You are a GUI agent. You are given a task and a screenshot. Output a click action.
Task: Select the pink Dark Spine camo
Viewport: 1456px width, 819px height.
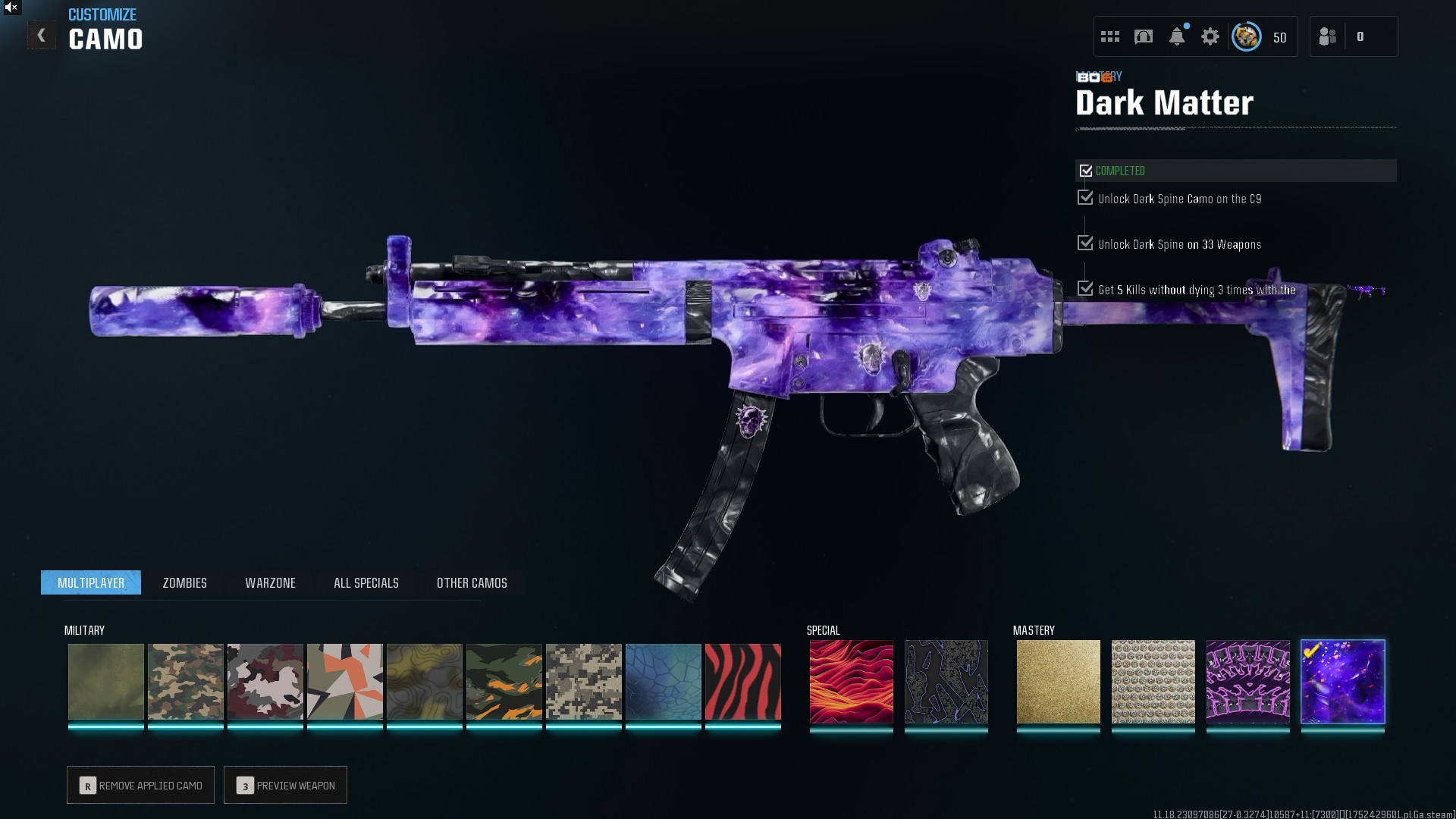tap(1247, 682)
